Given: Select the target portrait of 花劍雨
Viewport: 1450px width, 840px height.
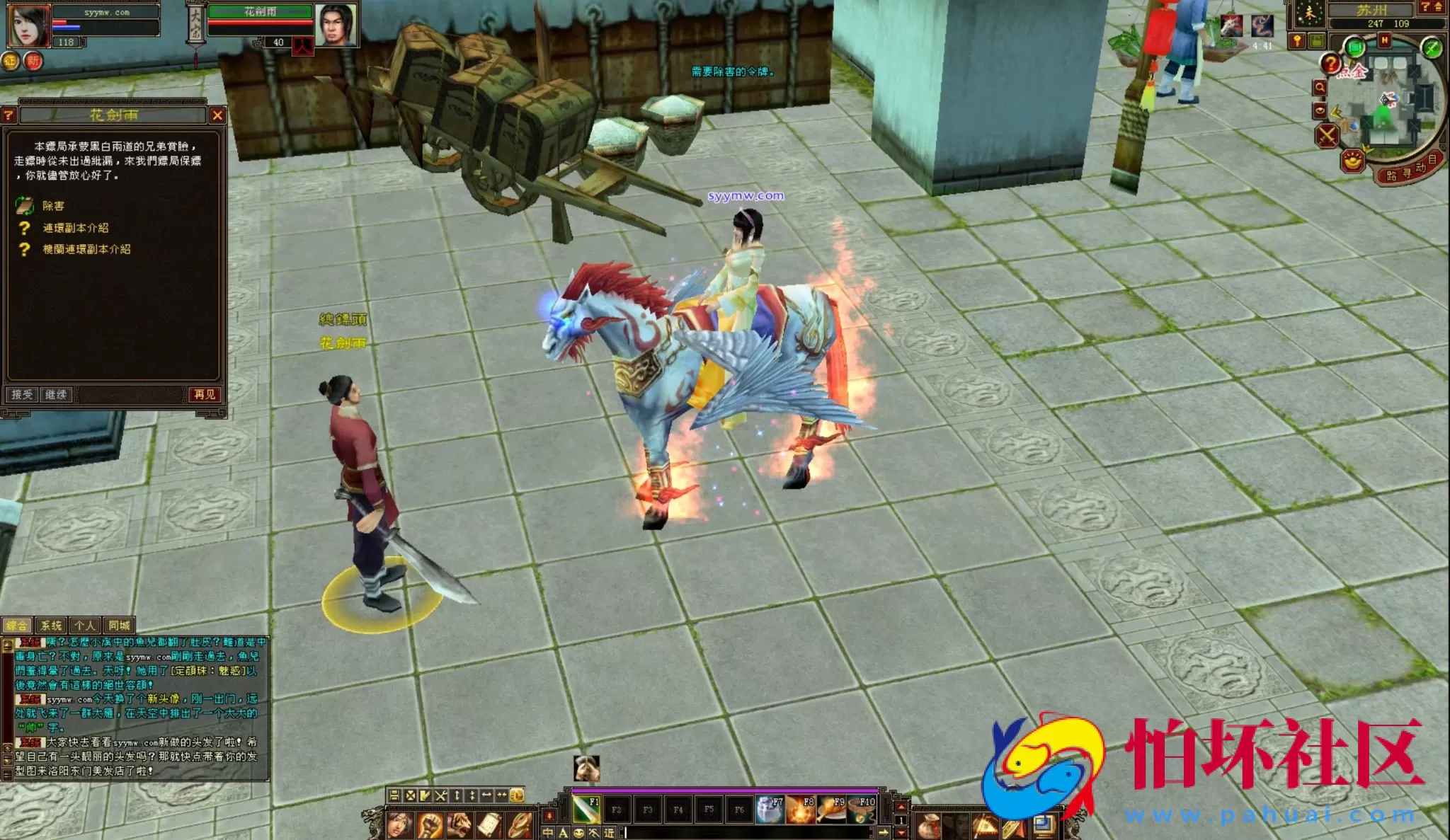Looking at the screenshot, I should click(336, 25).
